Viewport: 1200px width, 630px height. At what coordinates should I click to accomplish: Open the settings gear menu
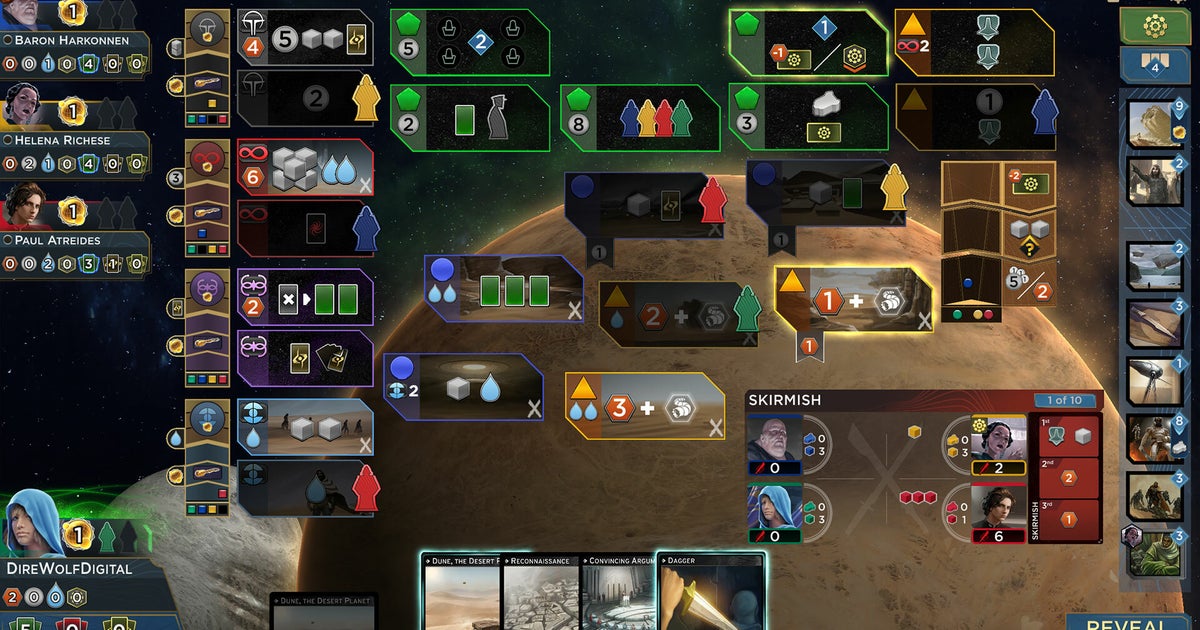coord(1154,26)
